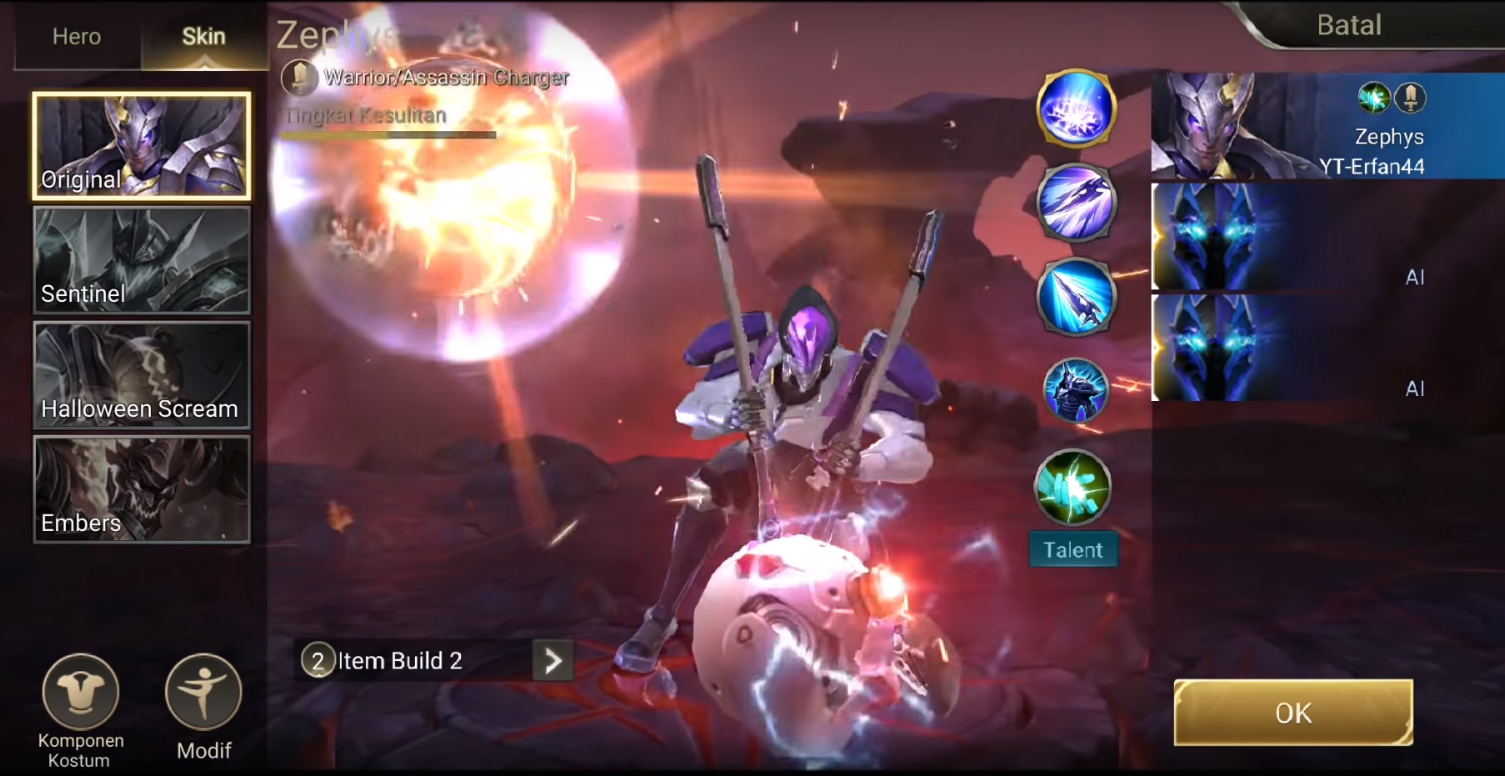Pick the Halloween Scream skin
The image size is (1505, 776).
point(141,375)
